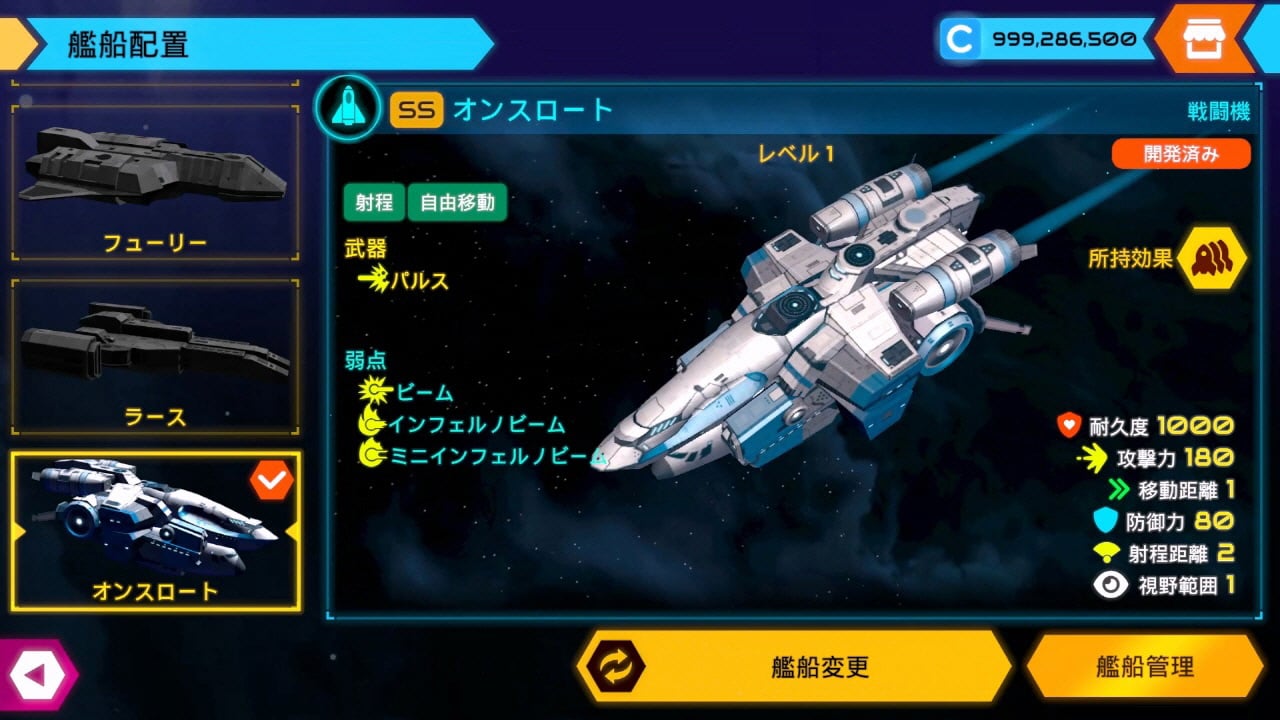
Task: Choose the ラース ship card
Action: tap(155, 357)
